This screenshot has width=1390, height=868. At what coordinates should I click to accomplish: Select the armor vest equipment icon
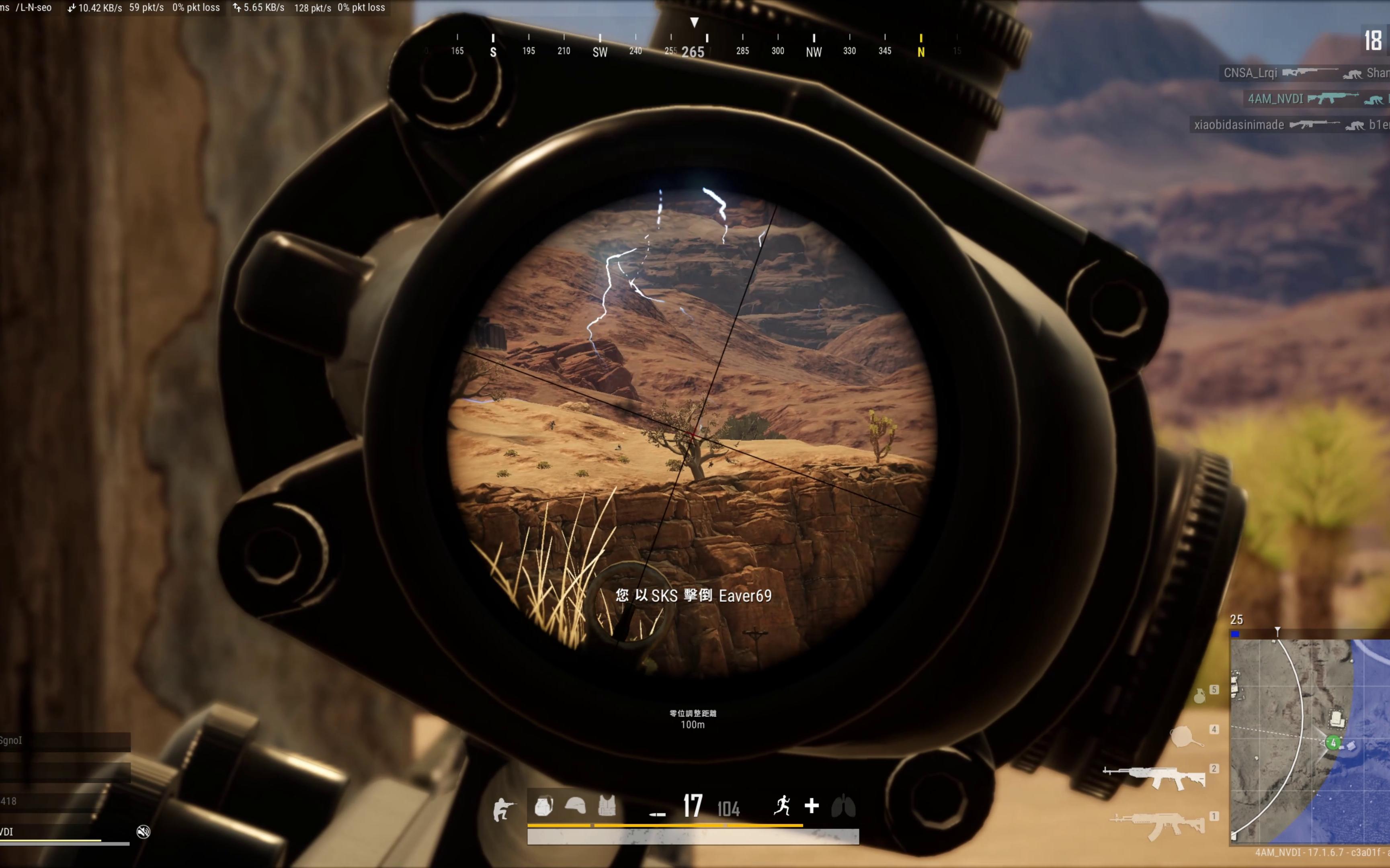pyautogui.click(x=607, y=806)
